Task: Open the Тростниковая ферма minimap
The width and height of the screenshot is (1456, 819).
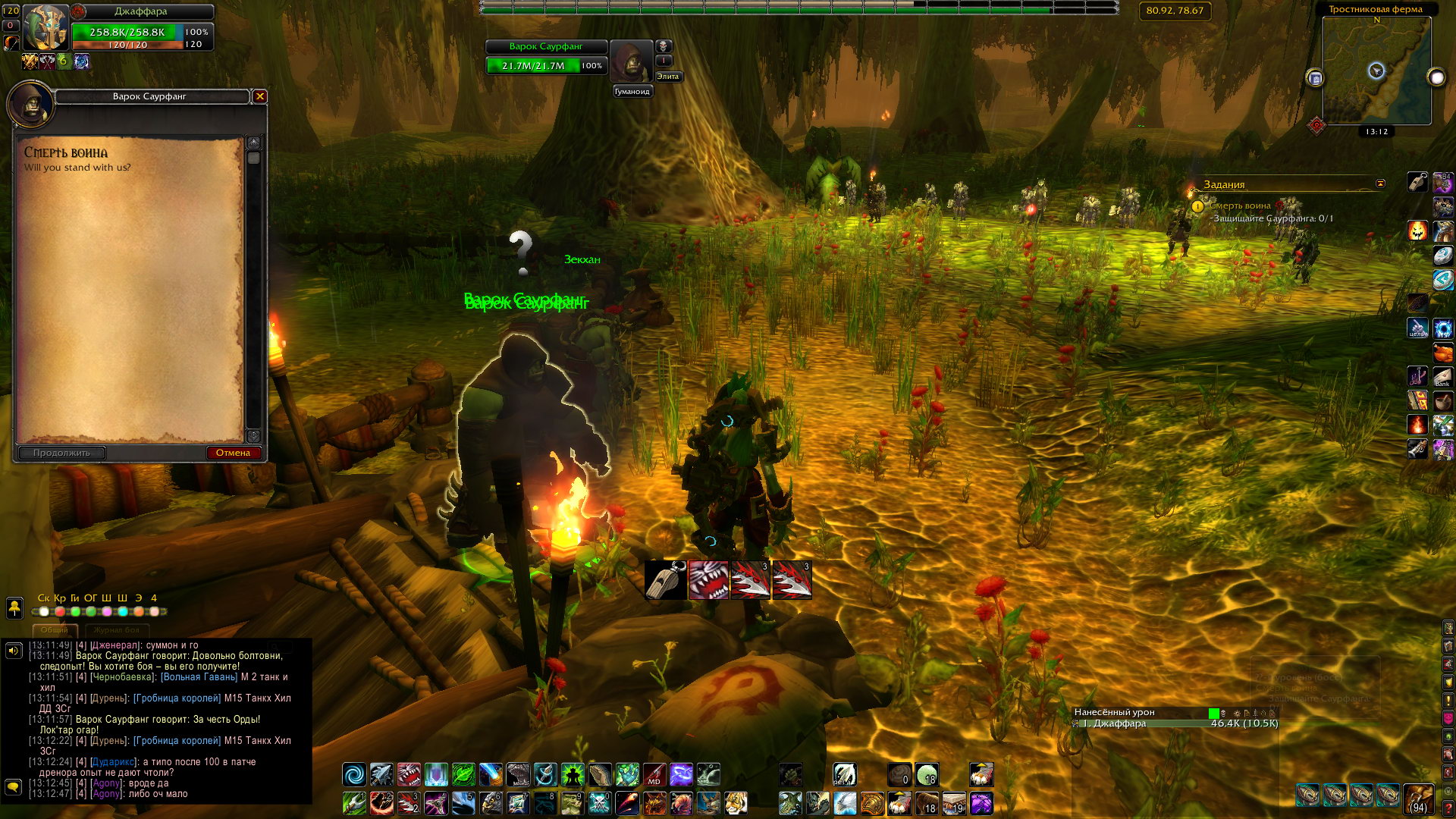Action: pyautogui.click(x=1376, y=71)
